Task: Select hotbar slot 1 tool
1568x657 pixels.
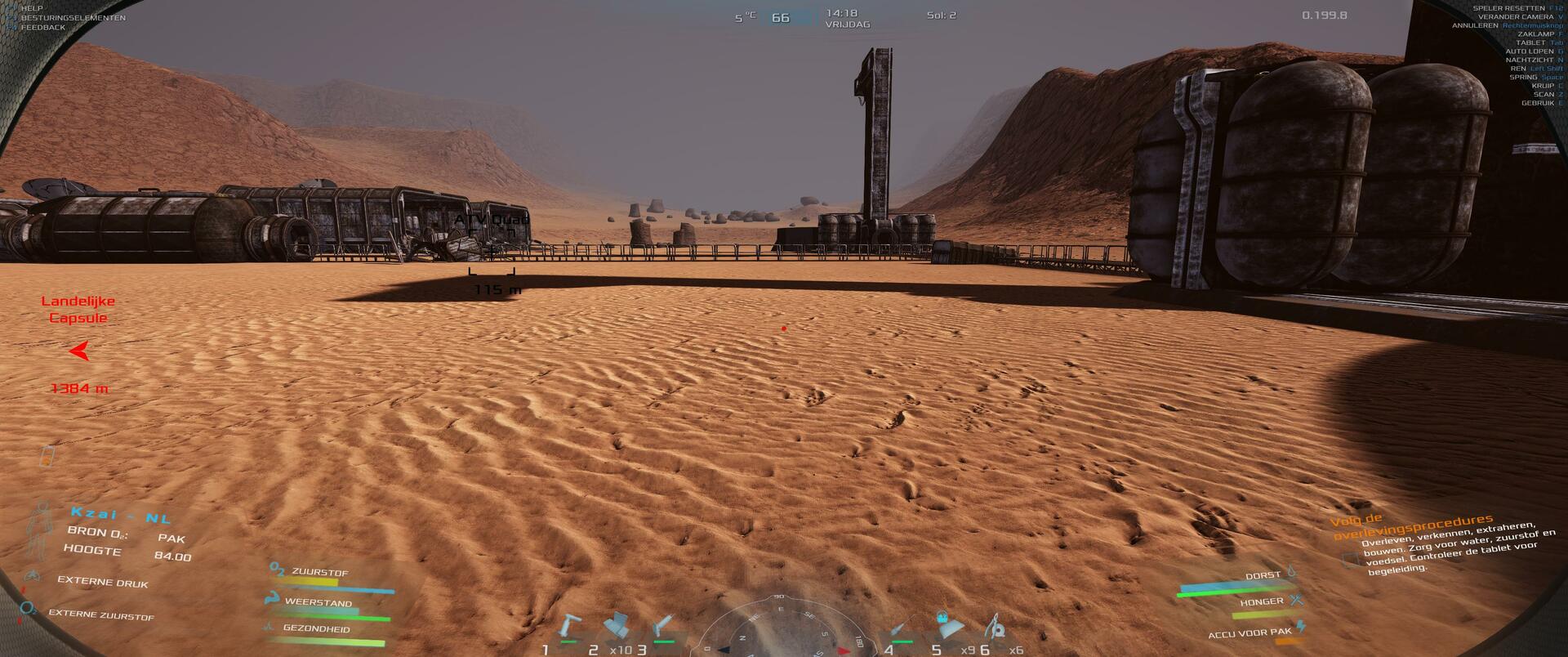Action: (568, 628)
